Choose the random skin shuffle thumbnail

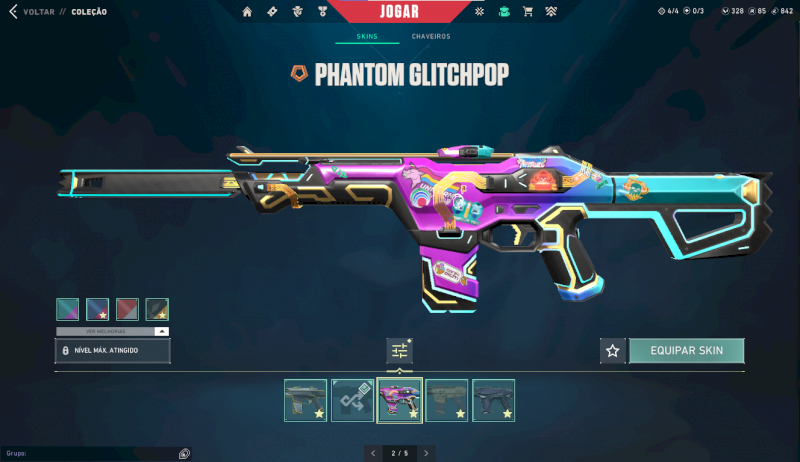352,399
